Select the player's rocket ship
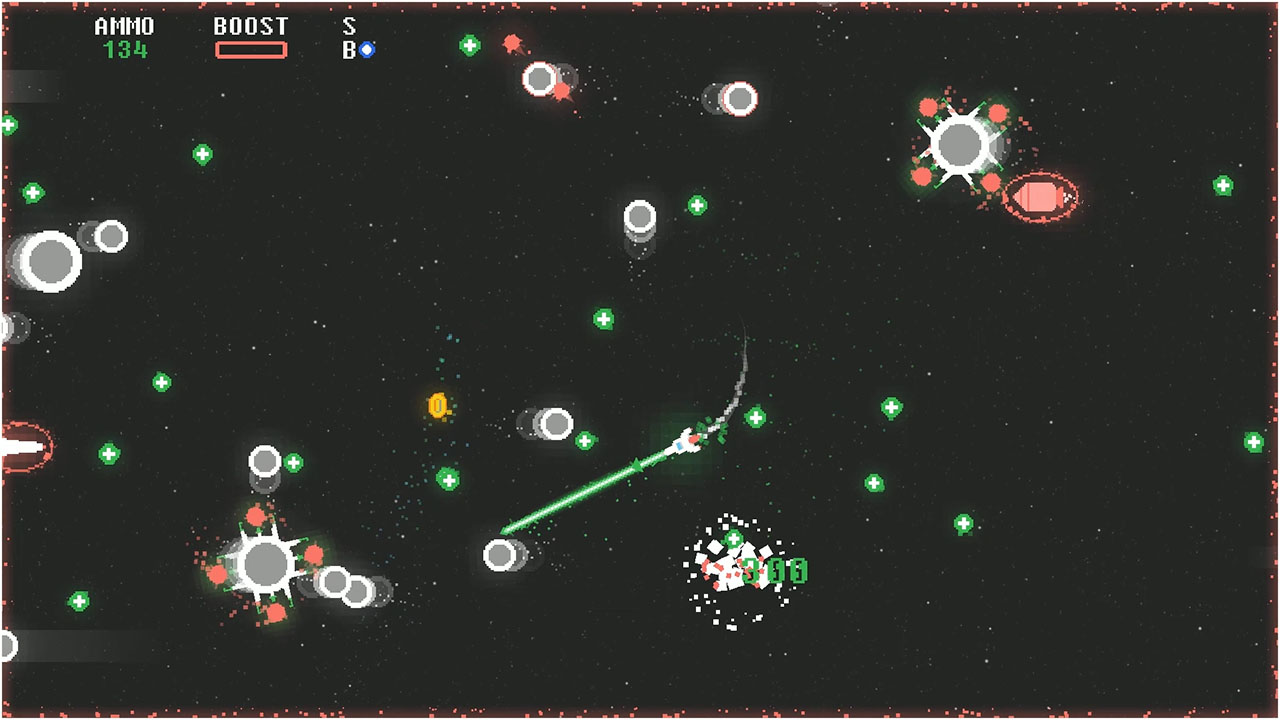The width and height of the screenshot is (1280, 720). pos(685,440)
